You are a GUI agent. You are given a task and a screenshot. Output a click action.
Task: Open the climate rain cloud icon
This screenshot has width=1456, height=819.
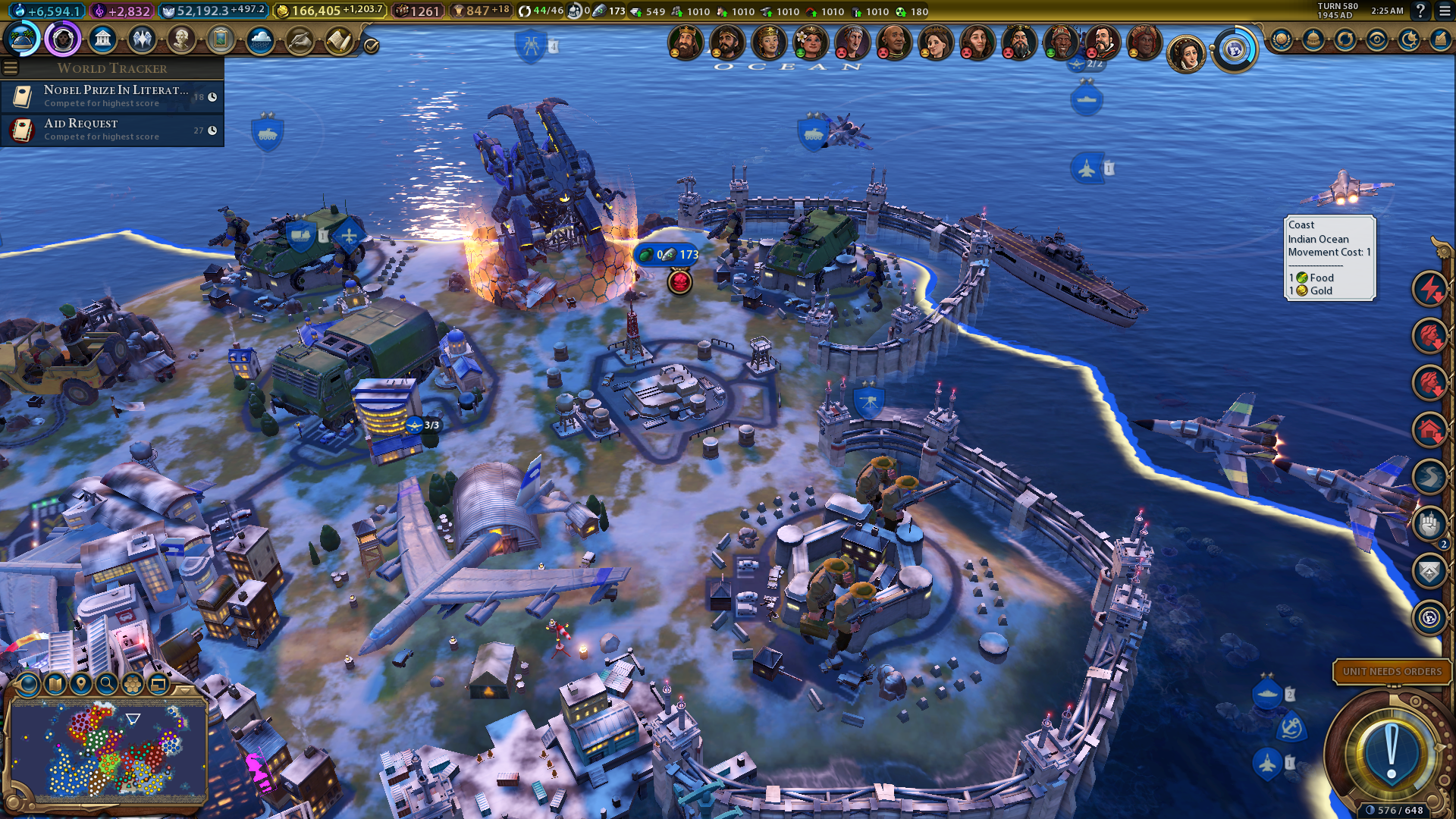tap(260, 39)
